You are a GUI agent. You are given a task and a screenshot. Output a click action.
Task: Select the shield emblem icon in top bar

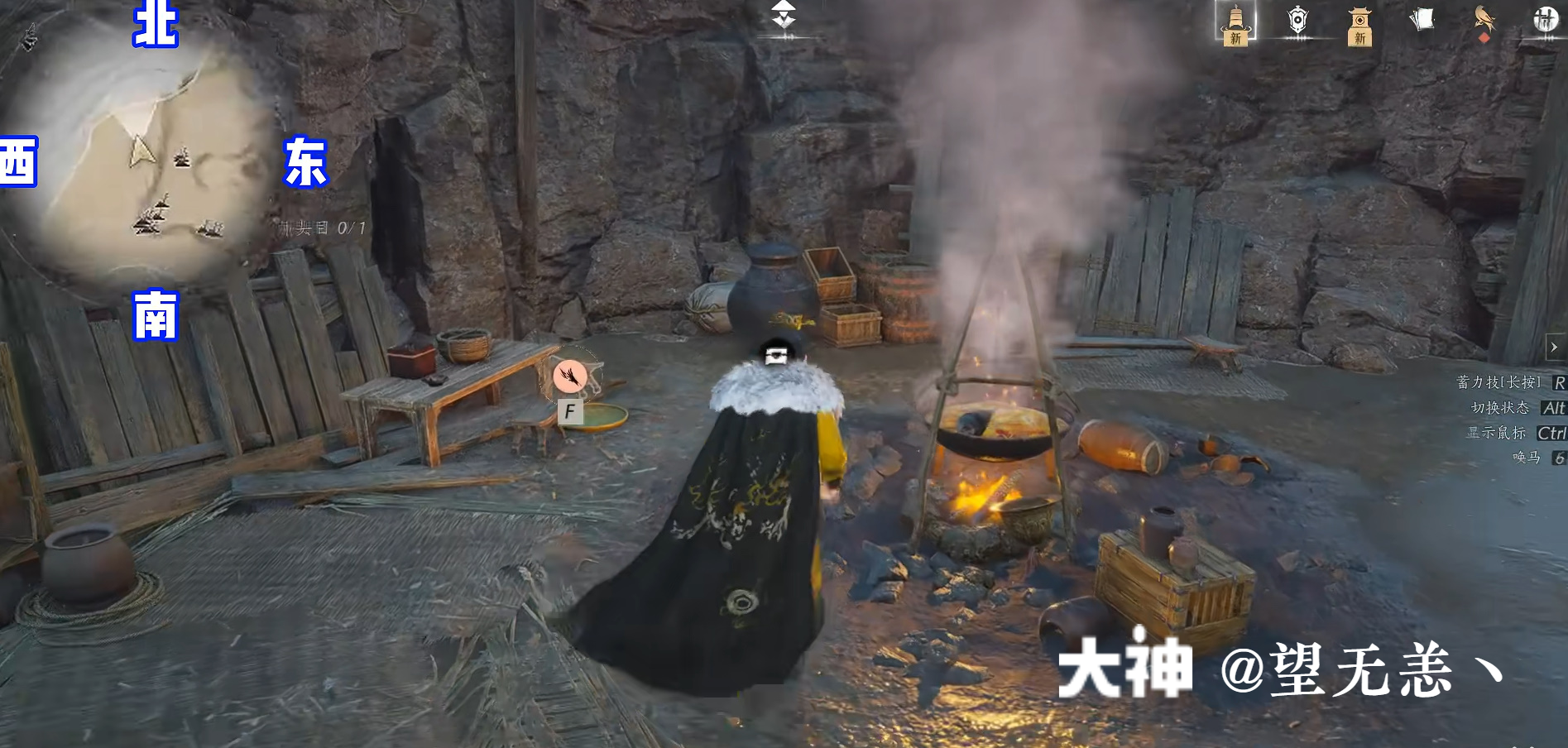click(x=1296, y=21)
